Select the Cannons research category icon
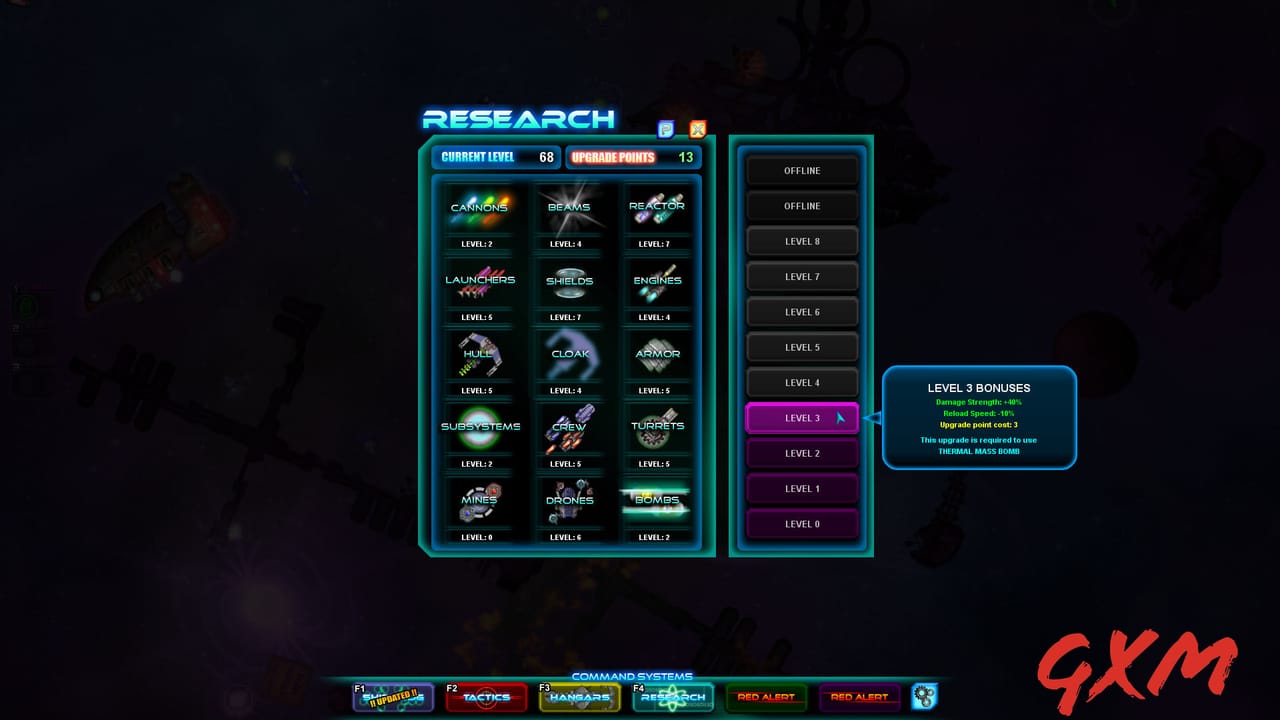The height and width of the screenshot is (720, 1280). pyautogui.click(x=480, y=210)
